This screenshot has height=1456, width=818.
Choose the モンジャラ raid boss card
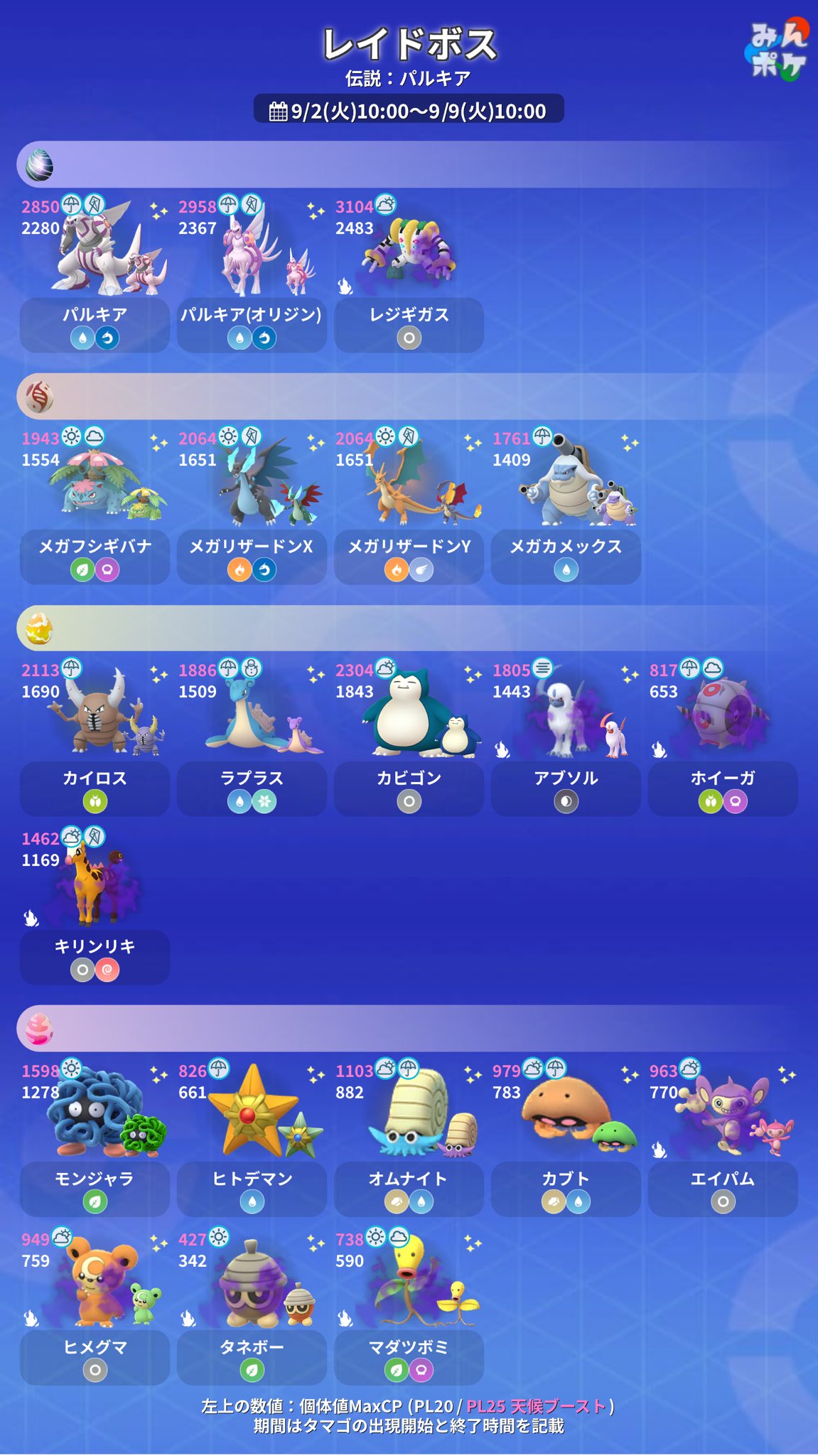tap(95, 1139)
